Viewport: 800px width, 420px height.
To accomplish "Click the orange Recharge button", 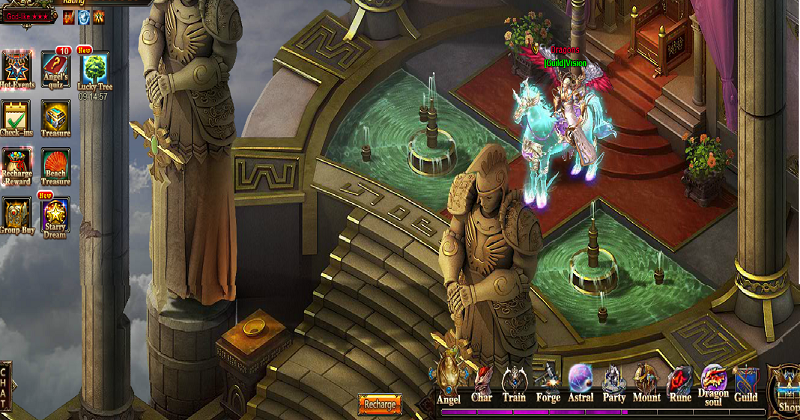I will tap(379, 405).
